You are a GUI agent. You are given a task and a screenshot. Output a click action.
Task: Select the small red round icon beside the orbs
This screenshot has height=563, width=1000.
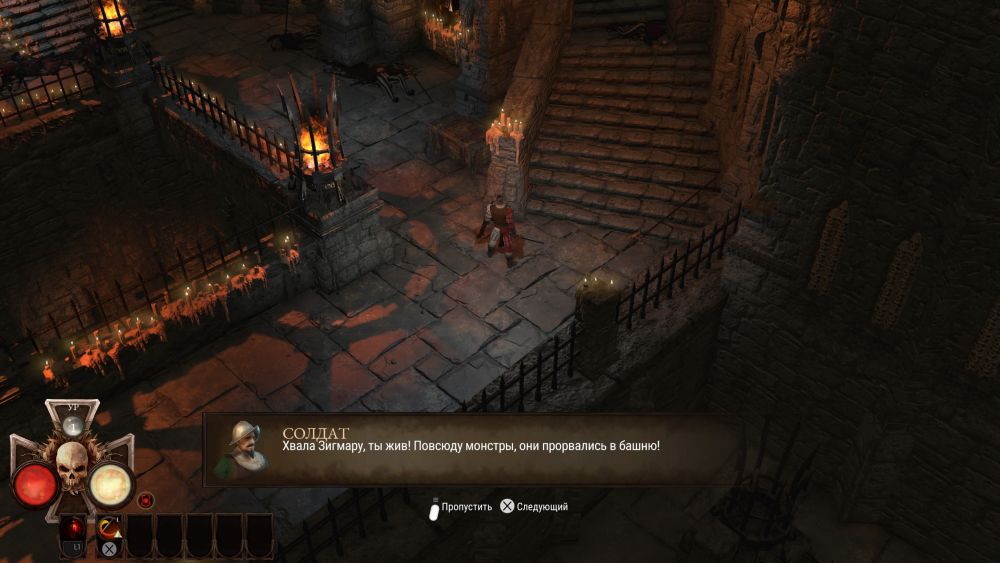pos(146,499)
